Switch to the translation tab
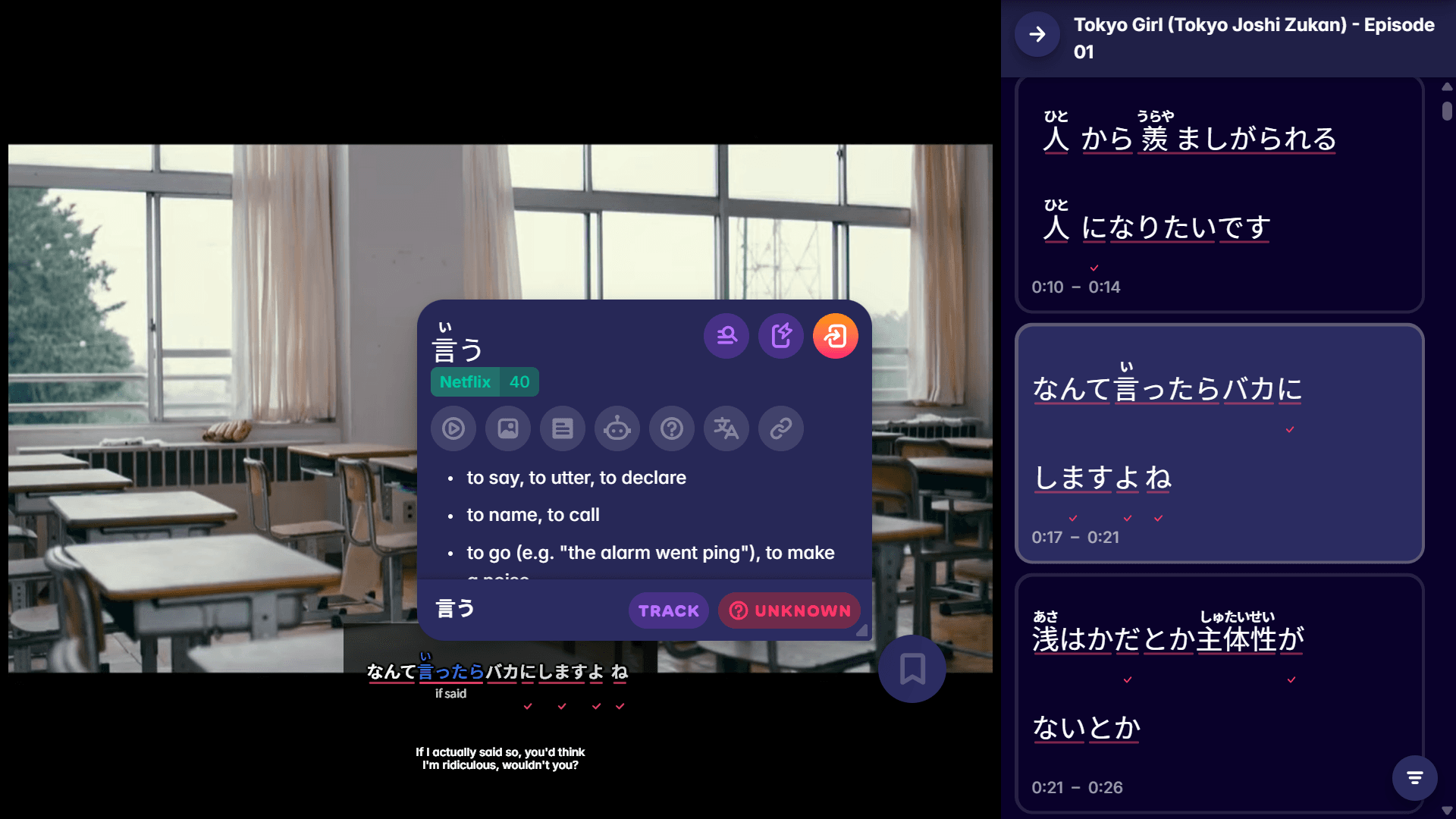Image resolution: width=1456 pixels, height=819 pixels. 726,428
